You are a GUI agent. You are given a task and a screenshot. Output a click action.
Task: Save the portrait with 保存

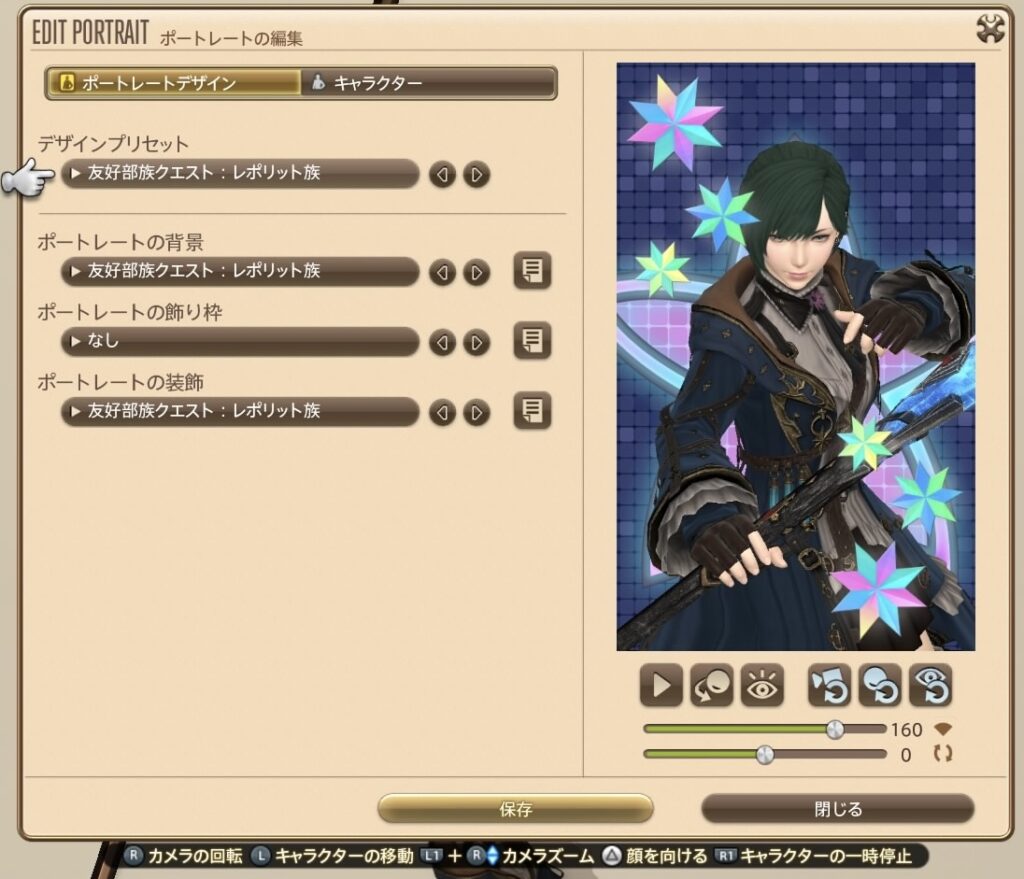pyautogui.click(x=515, y=809)
